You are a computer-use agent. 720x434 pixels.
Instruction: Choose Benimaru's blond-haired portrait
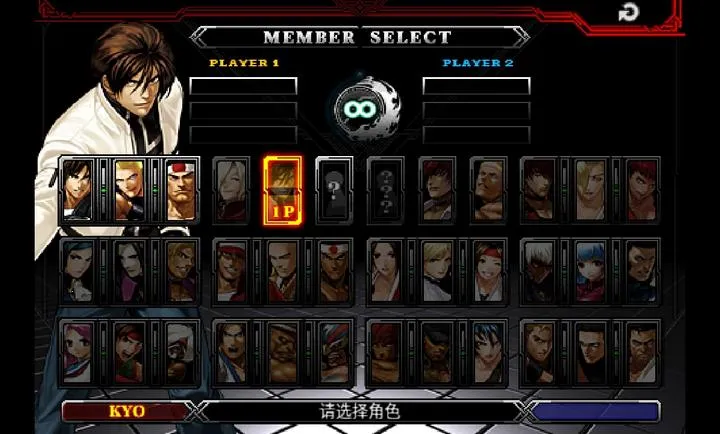tap(128, 188)
